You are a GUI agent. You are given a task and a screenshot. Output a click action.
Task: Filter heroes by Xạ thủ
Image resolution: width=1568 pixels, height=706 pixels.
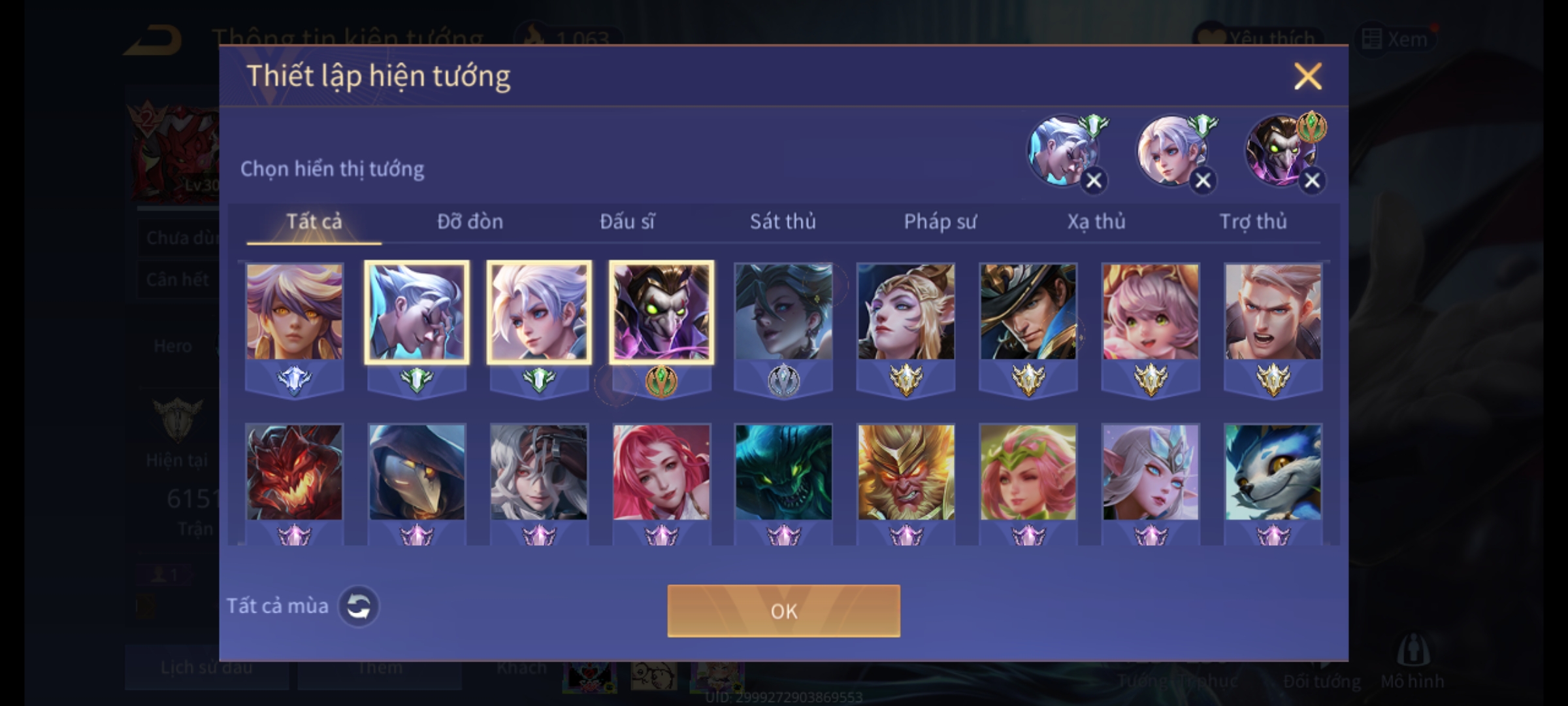pos(1096,222)
